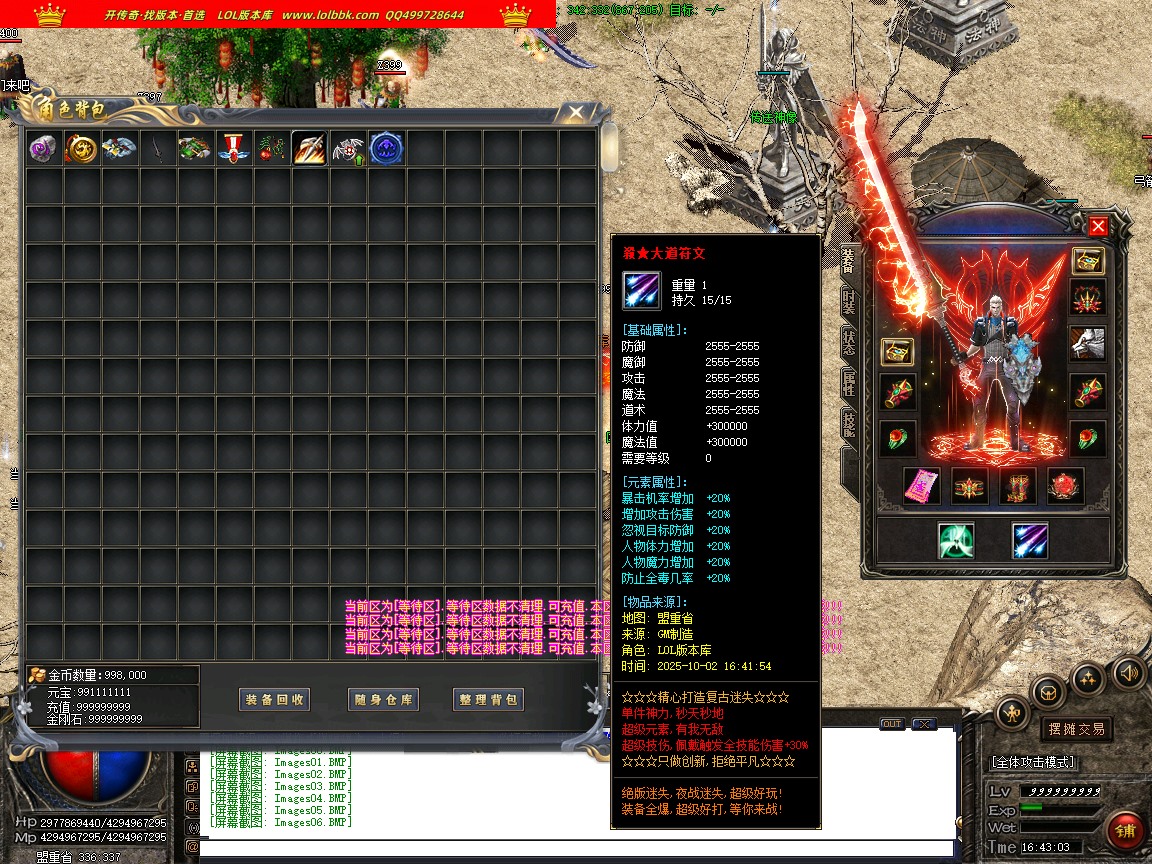Open the 摆摊交易 stall trading button
The image size is (1152, 864).
(1076, 729)
